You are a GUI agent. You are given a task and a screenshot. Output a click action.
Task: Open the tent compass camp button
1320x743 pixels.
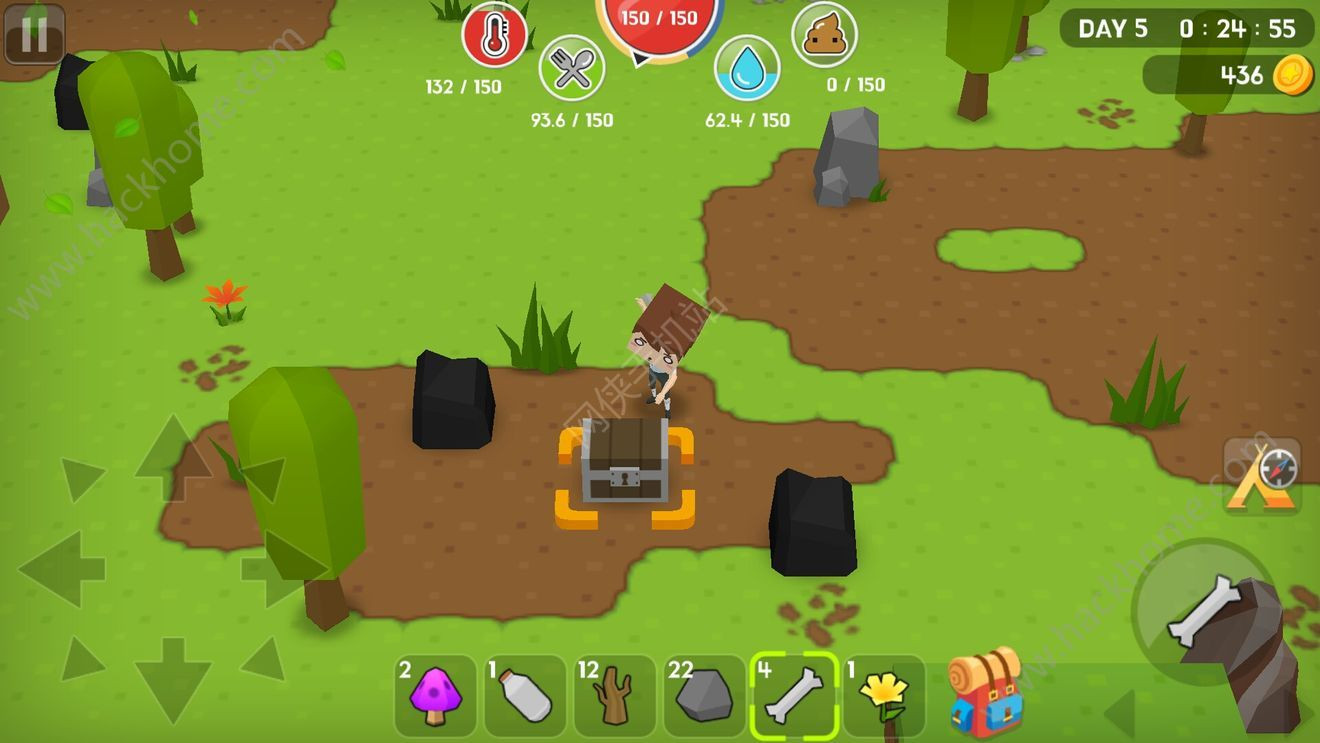point(1262,477)
